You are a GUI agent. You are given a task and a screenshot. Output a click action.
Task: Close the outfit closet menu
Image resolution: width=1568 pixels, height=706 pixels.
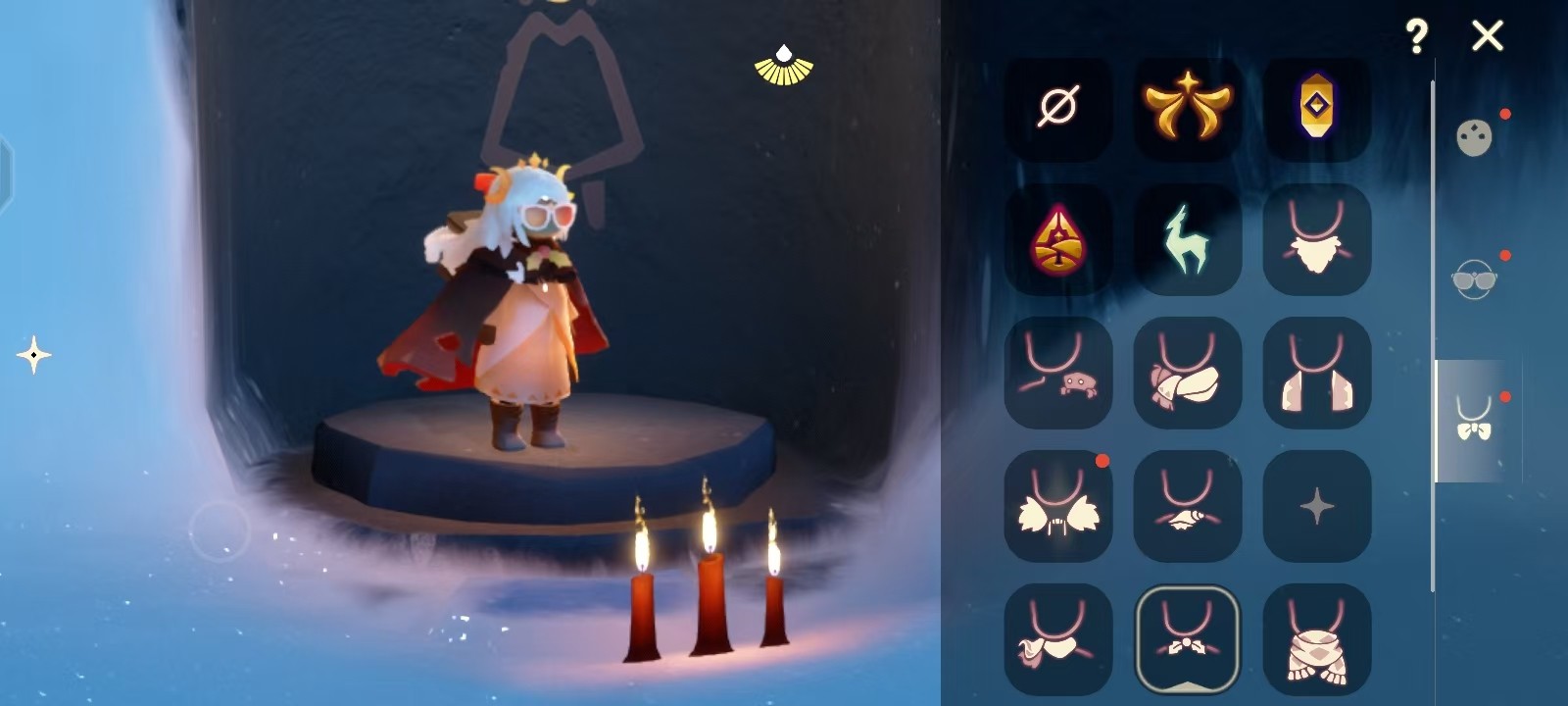(x=1487, y=37)
